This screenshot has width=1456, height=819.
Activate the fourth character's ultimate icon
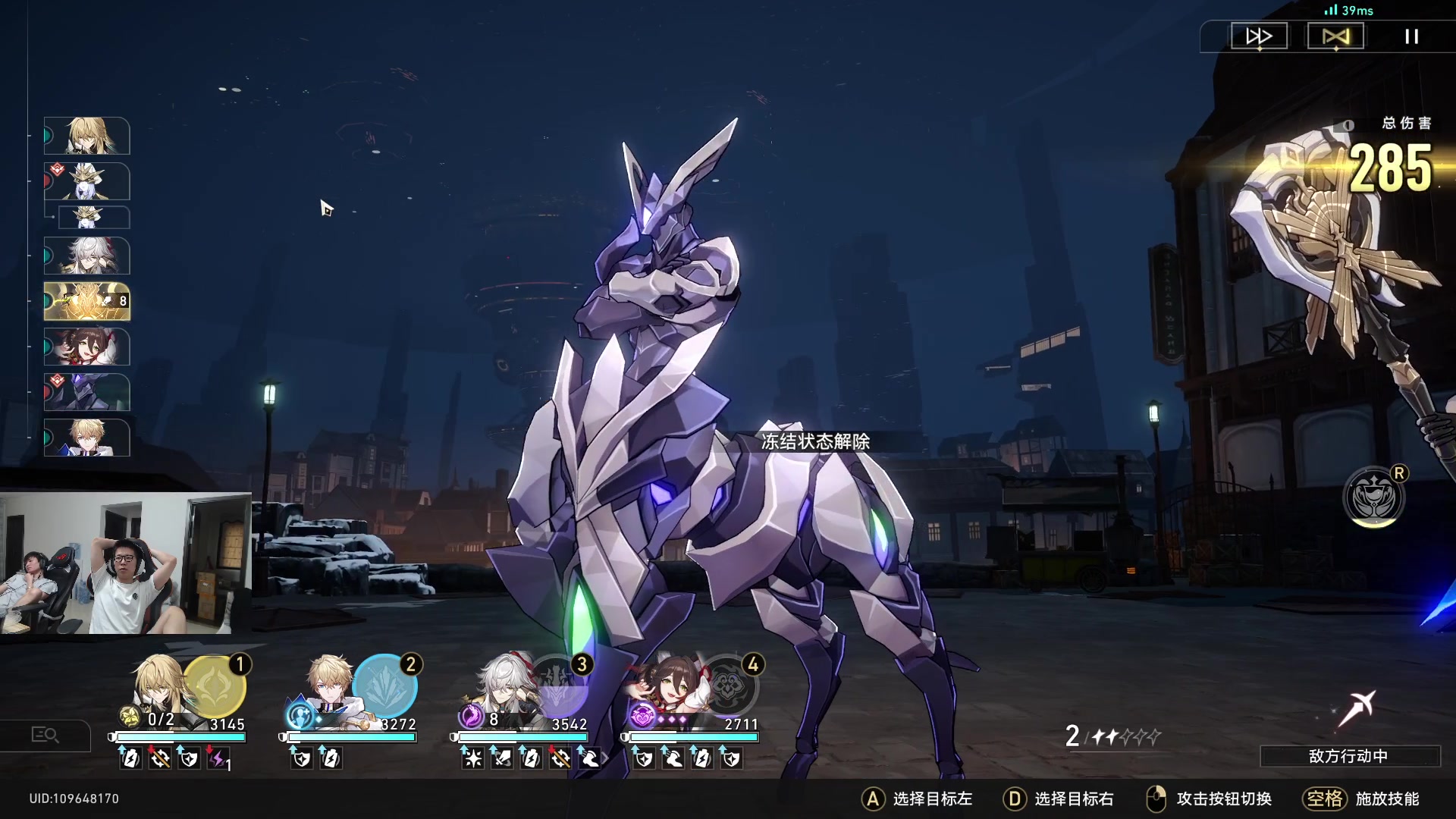729,686
